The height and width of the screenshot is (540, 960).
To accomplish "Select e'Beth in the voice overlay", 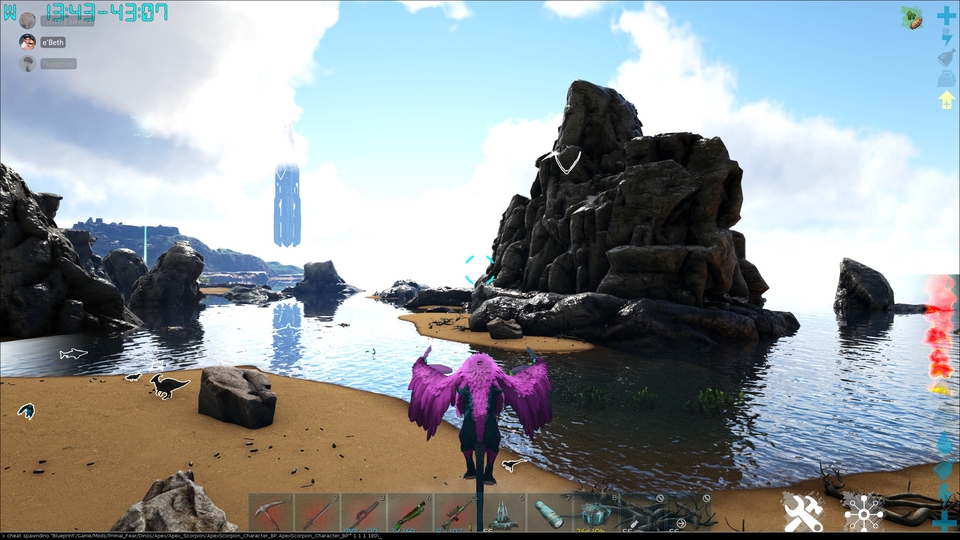I will [51, 42].
